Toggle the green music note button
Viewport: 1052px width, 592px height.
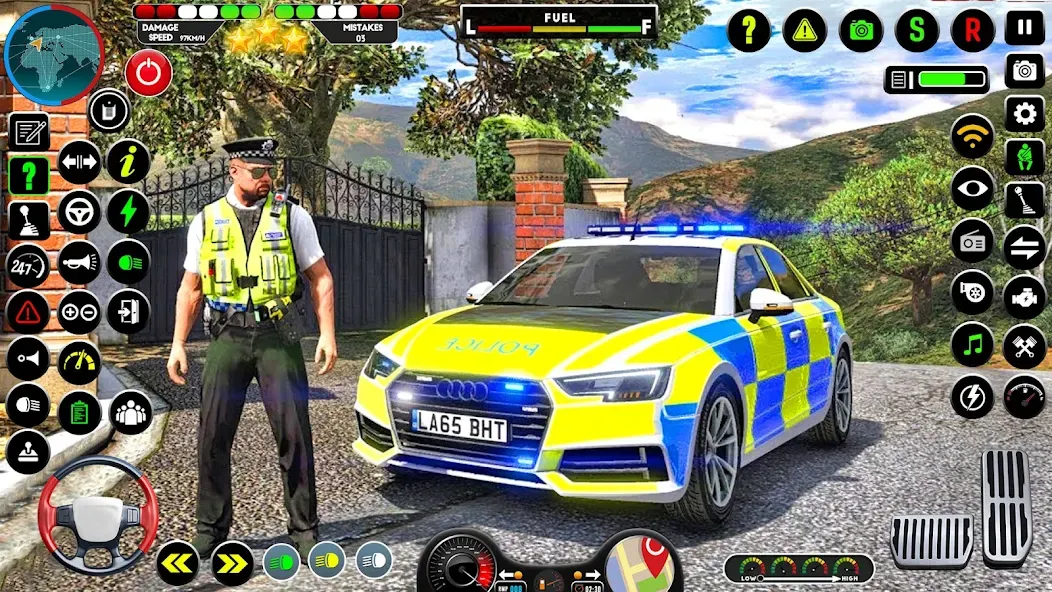pos(972,344)
